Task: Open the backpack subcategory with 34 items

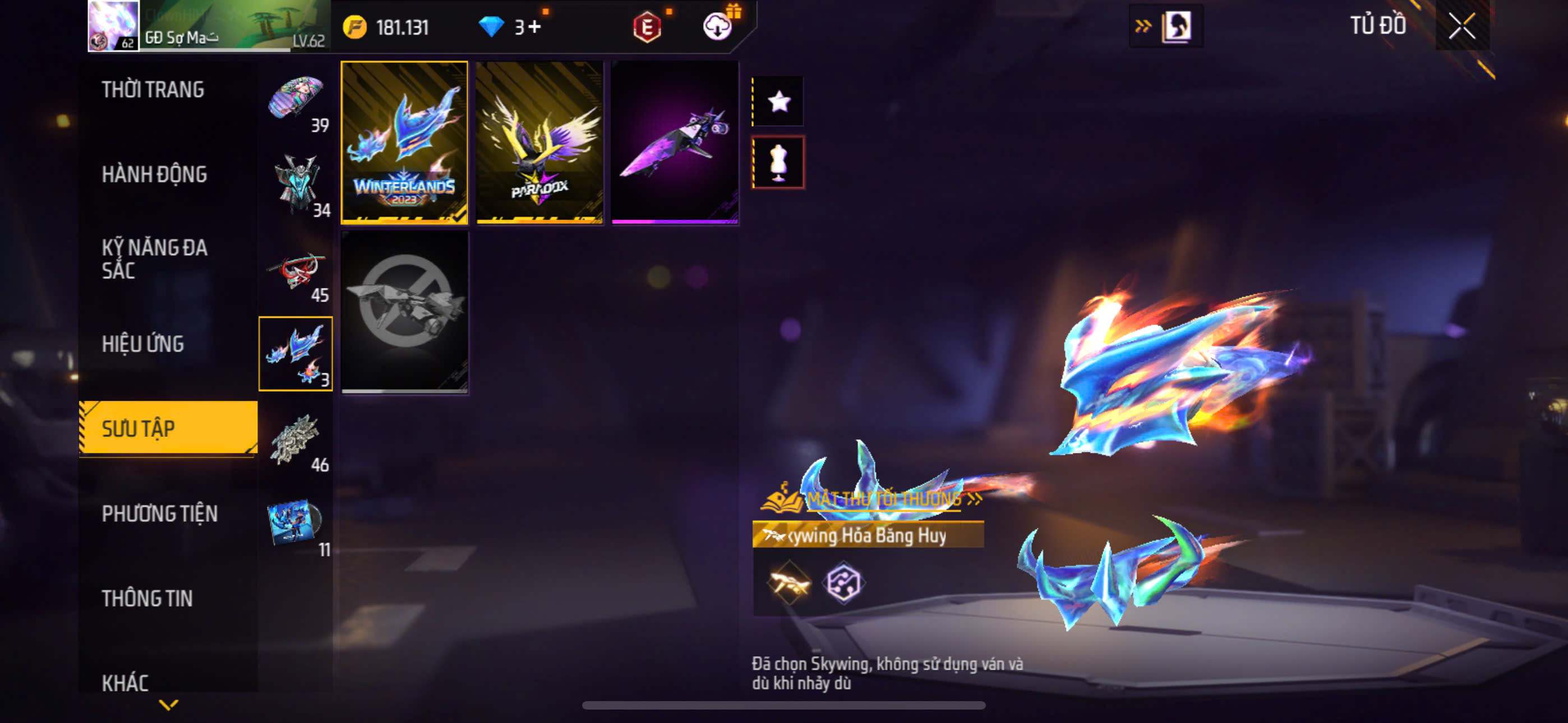Action: pos(297,185)
